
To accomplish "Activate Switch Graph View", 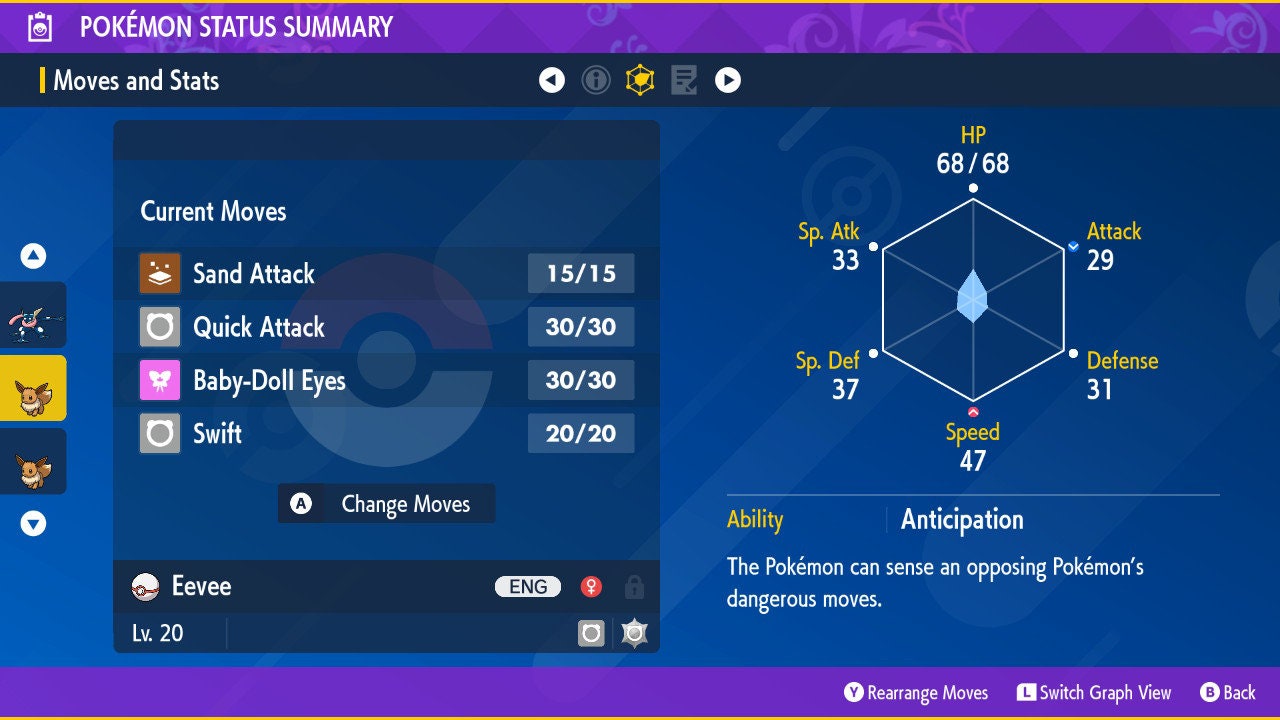I will coord(1094,693).
